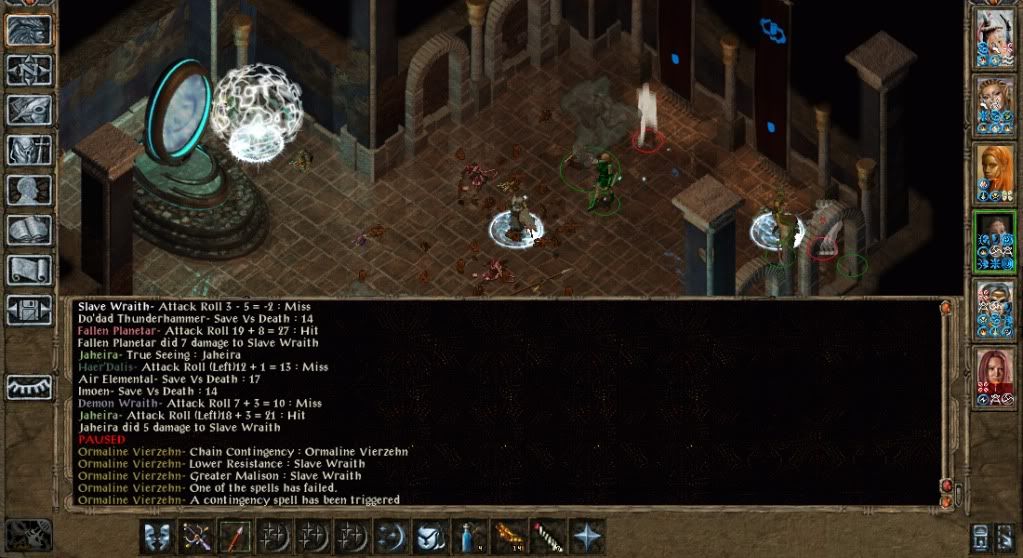Image resolution: width=1023 pixels, height=558 pixels.
Task: Open the priest scroll
Action: [x=29, y=270]
